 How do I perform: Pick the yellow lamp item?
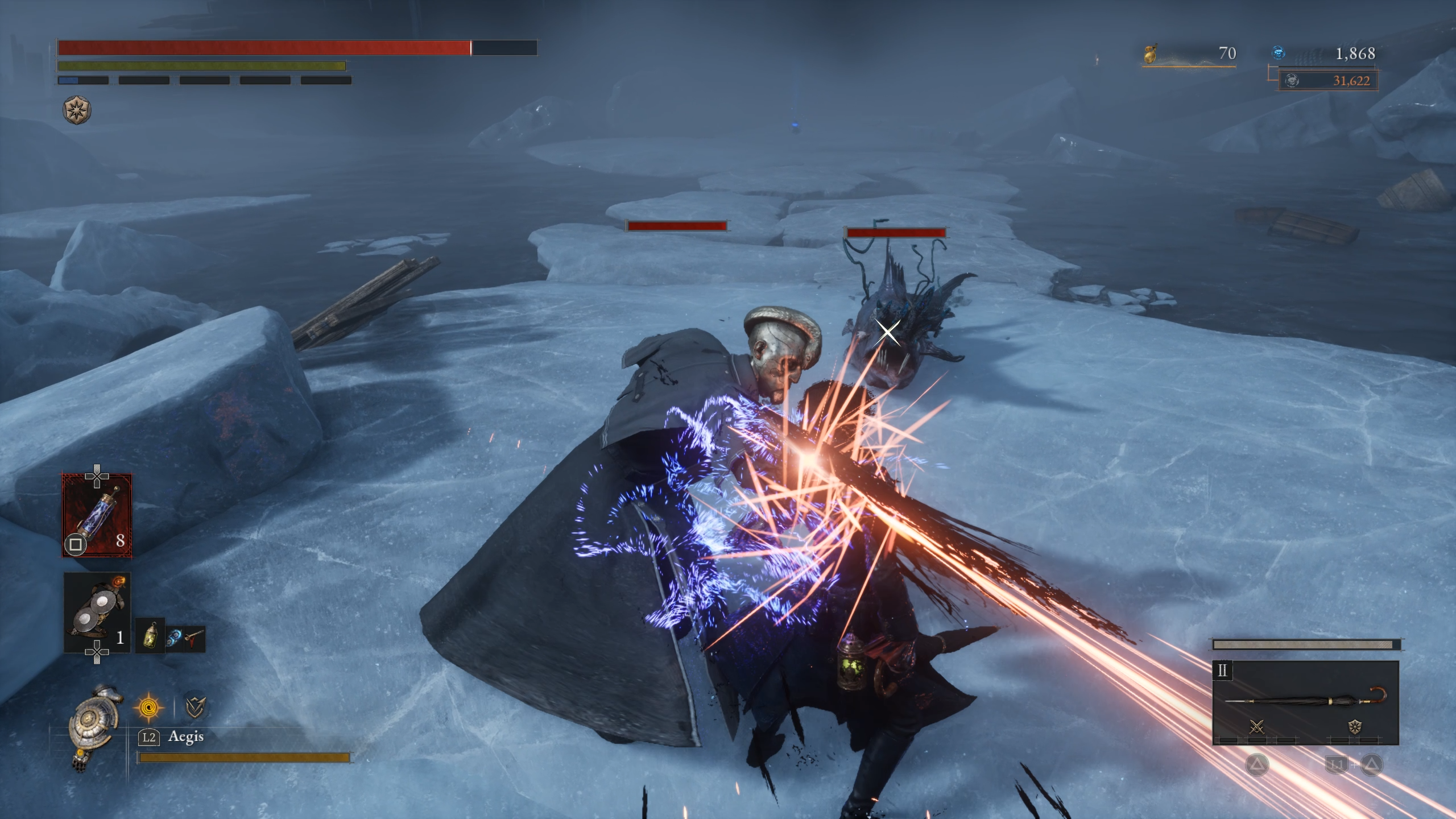[x=151, y=635]
